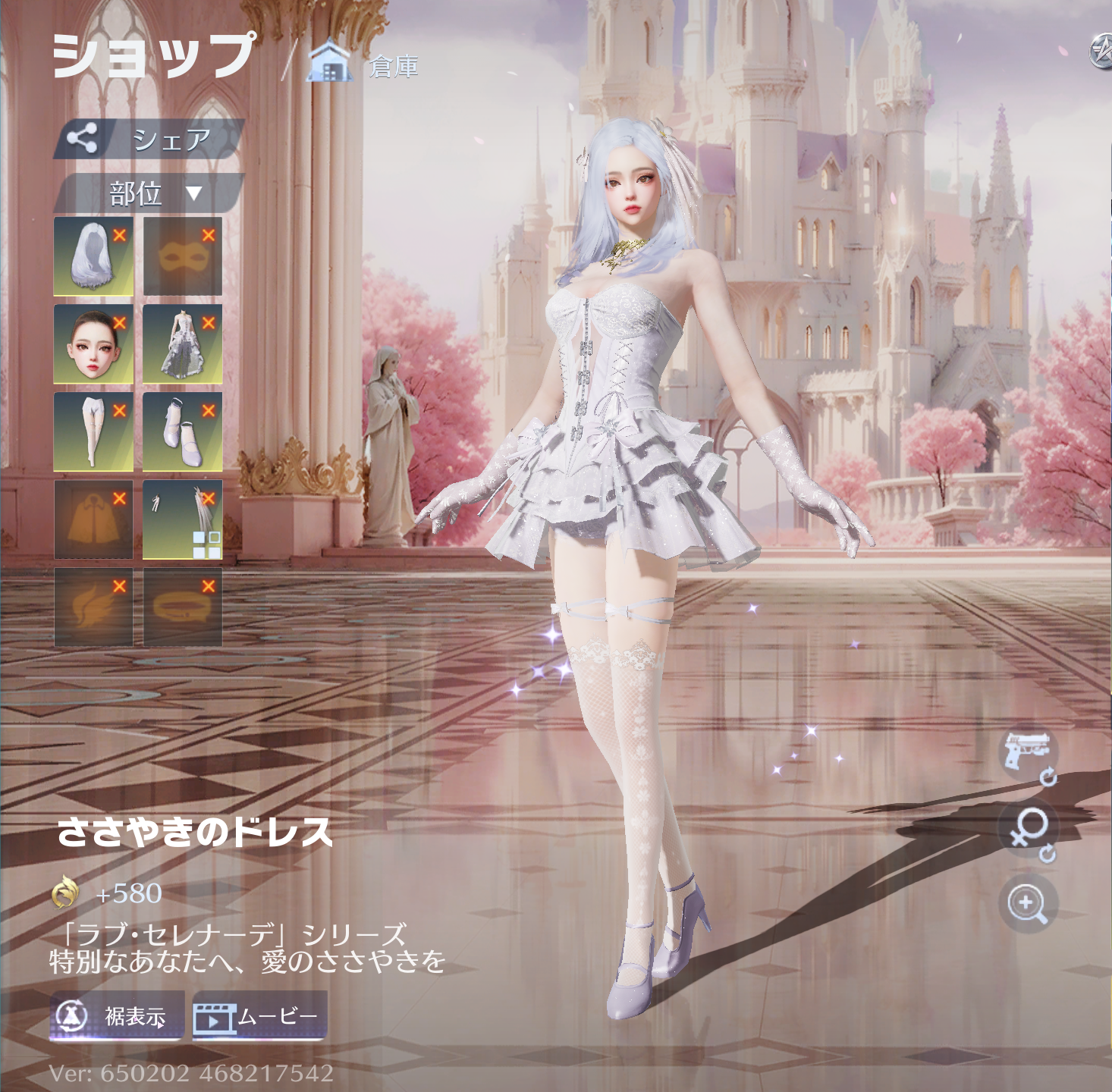The height and width of the screenshot is (1092, 1112).
Task: Select the wings slot
Action: pos(92,607)
